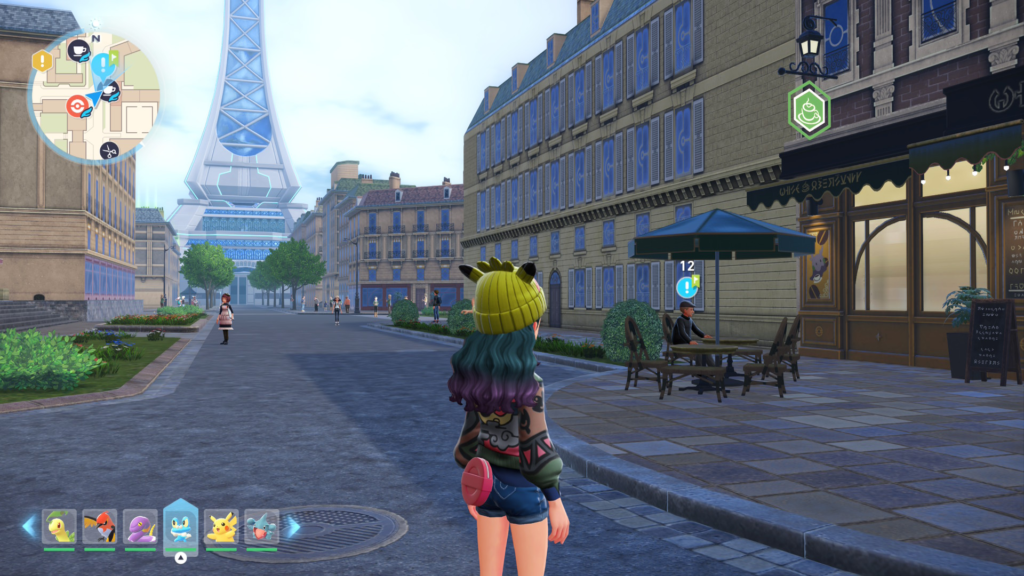The image size is (1024, 576).
Task: Choose Gible from the party bar
Action: pos(261,526)
